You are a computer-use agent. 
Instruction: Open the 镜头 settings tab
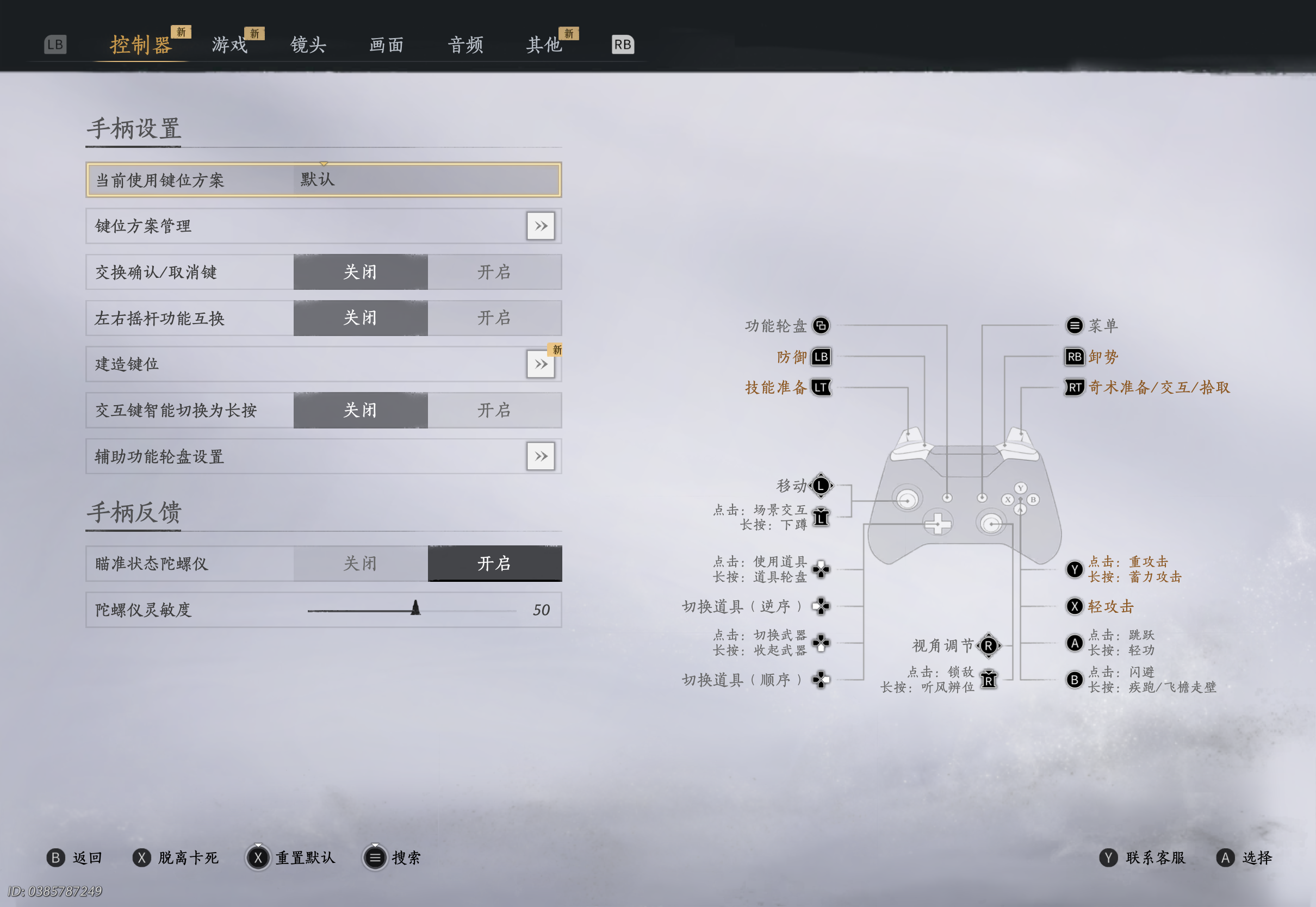coord(308,45)
